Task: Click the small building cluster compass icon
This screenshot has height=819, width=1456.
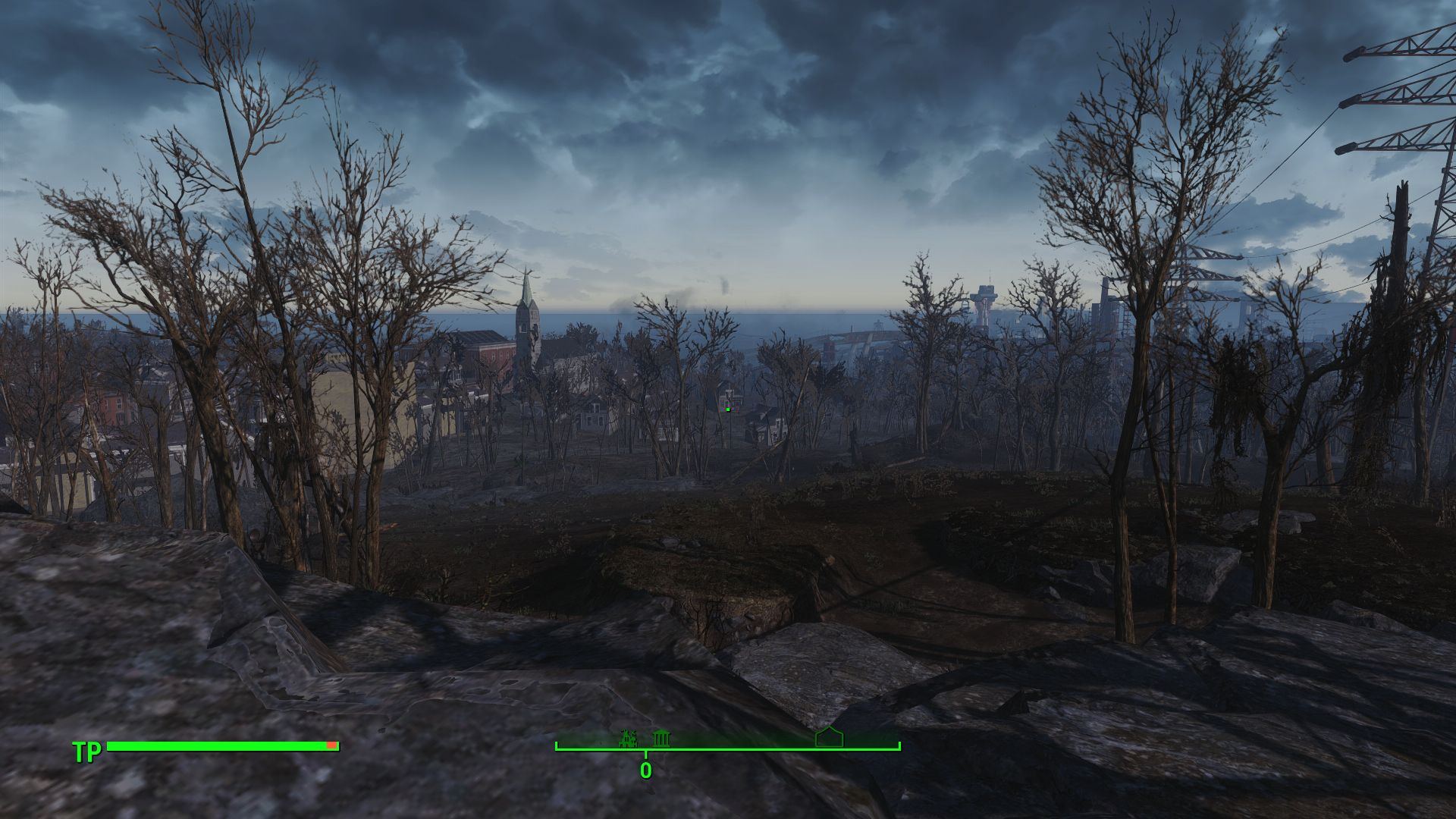Action: pyautogui.click(x=628, y=738)
